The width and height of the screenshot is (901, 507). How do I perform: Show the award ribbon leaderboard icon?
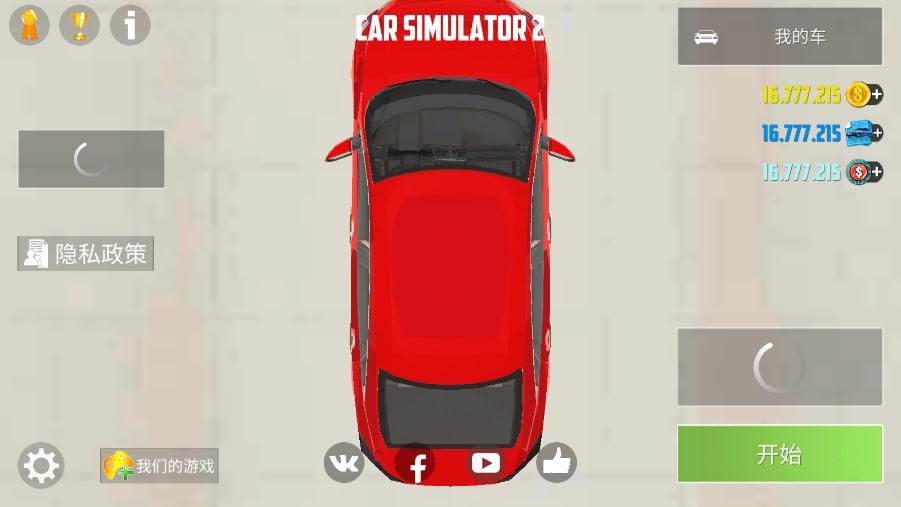[x=29, y=25]
